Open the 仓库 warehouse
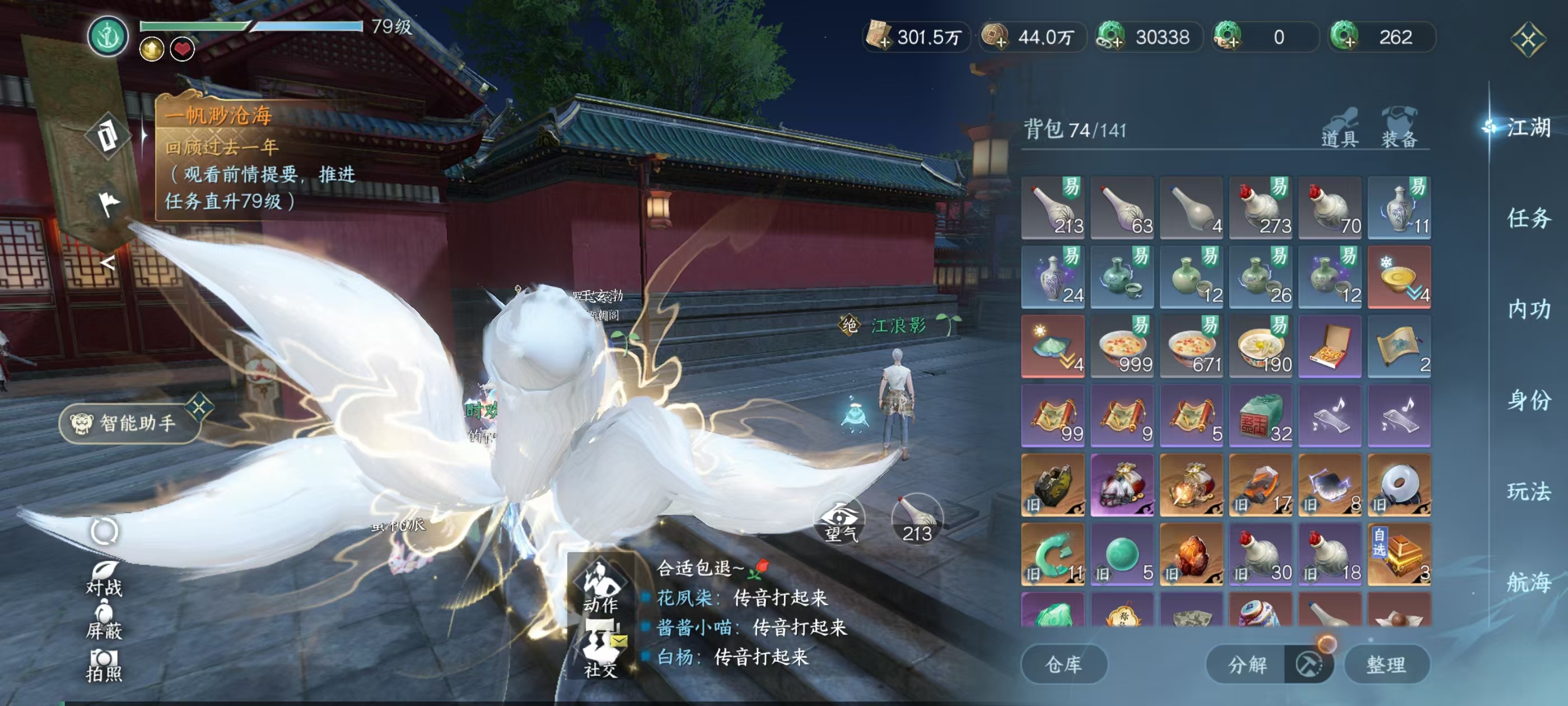The image size is (1568, 706). [x=1063, y=664]
